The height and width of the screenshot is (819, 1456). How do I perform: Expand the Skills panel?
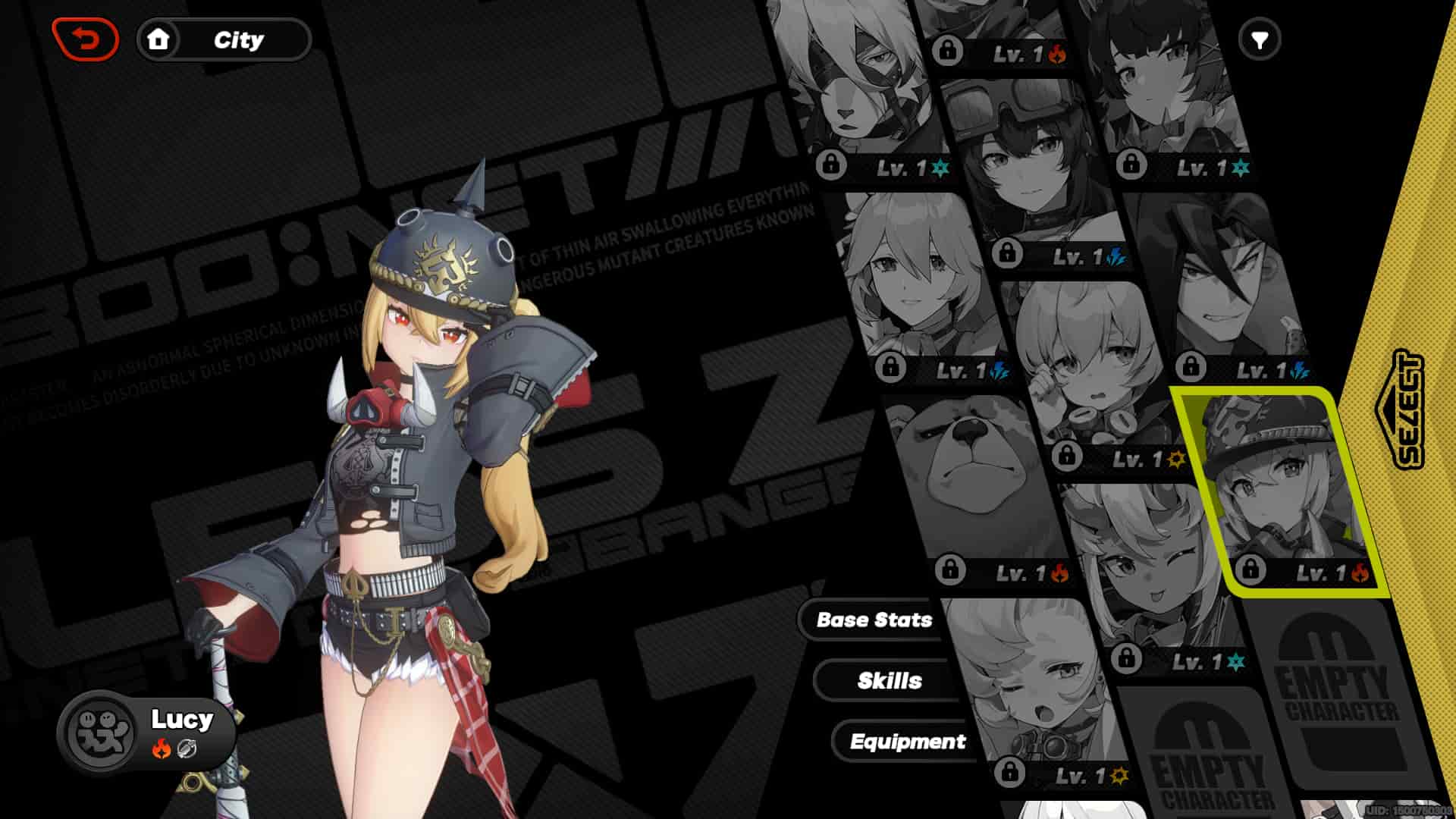(x=891, y=680)
